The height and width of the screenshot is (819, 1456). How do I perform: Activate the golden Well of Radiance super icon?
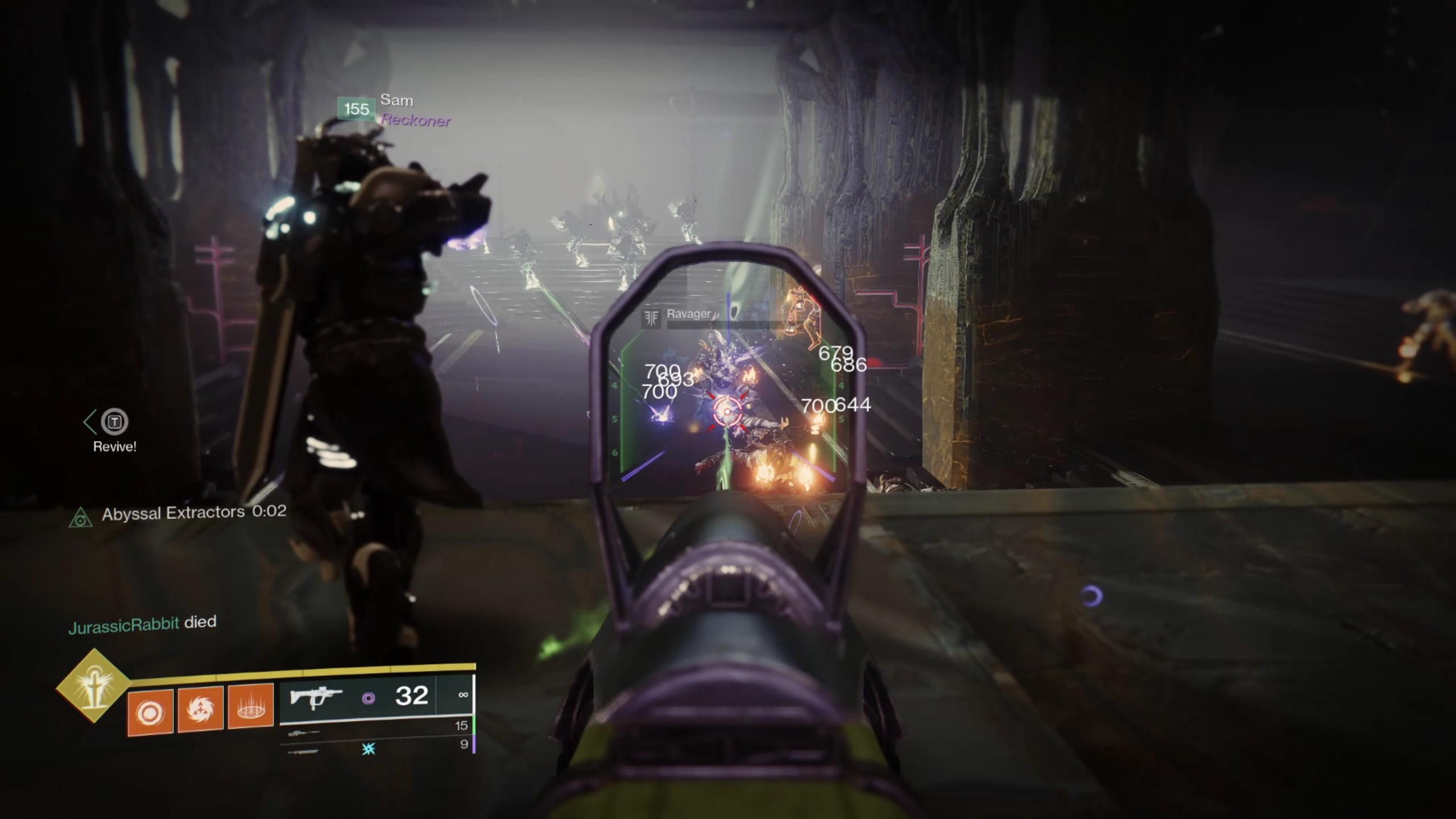click(93, 686)
